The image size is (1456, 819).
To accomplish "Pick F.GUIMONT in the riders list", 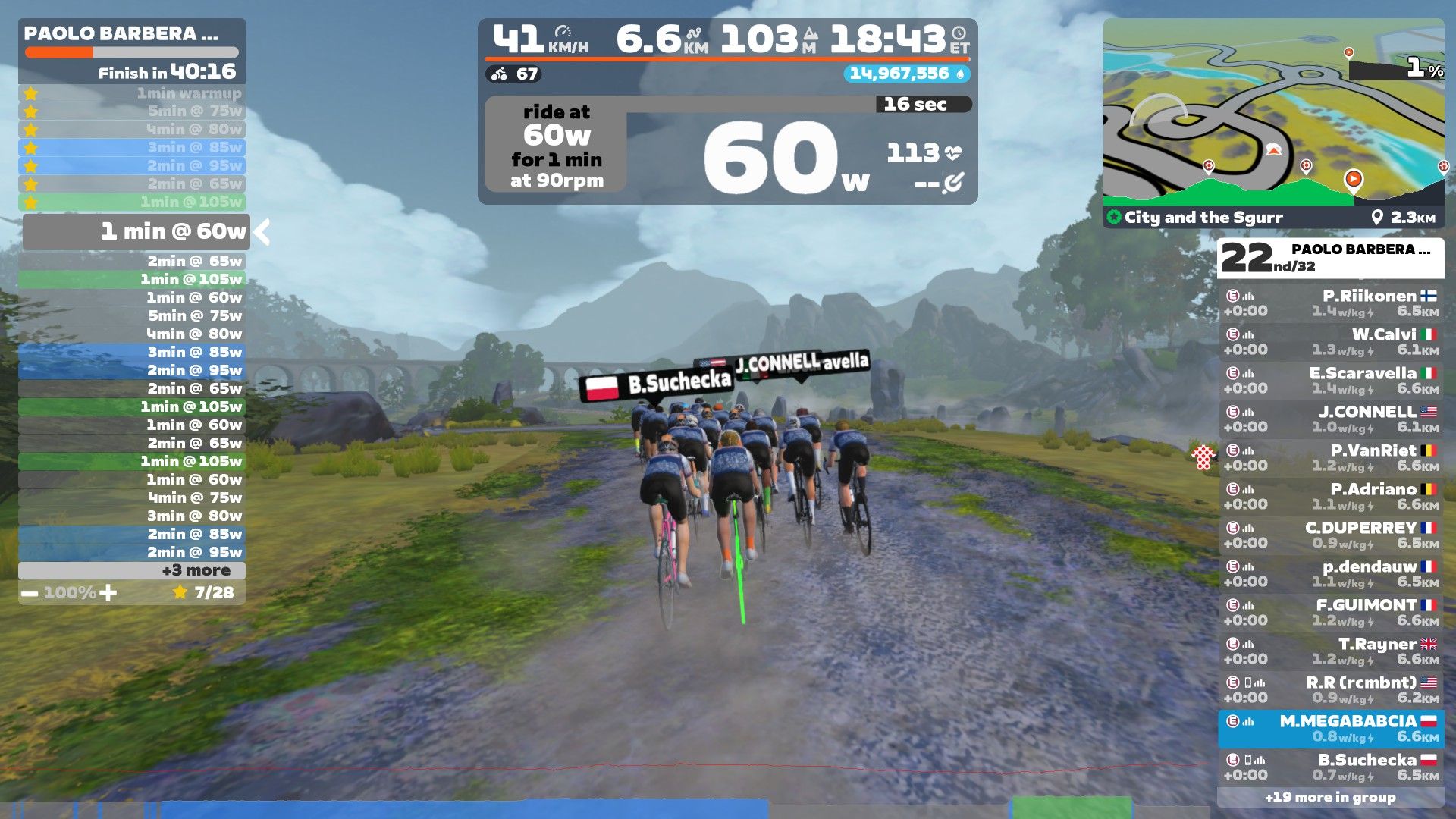I will [1331, 613].
